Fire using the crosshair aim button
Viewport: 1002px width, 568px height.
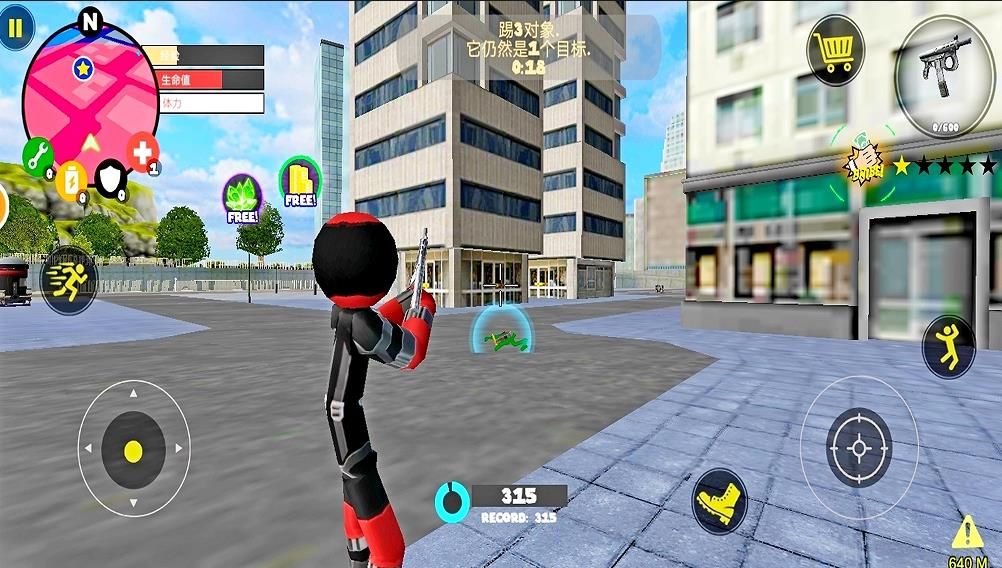(858, 447)
